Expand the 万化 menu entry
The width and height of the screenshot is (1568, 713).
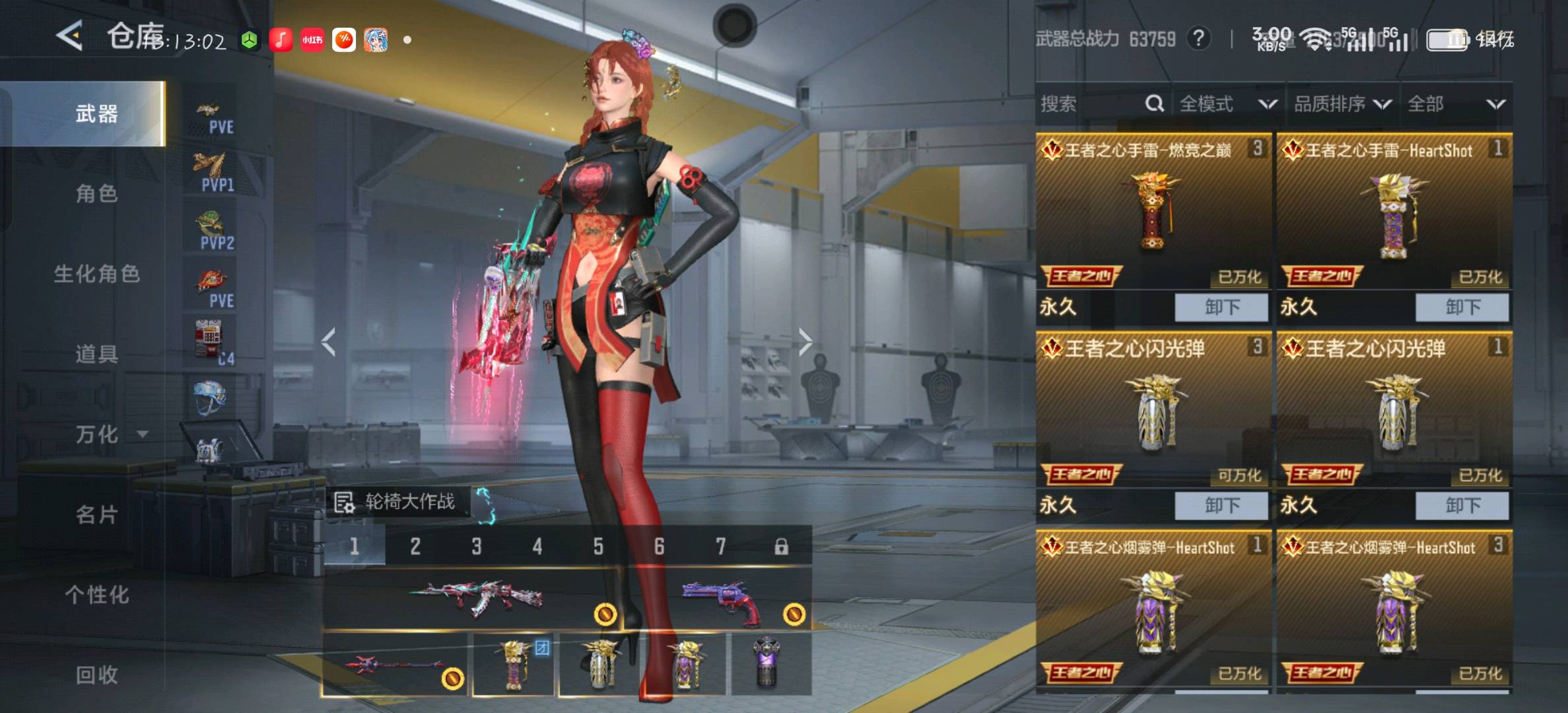coord(106,434)
